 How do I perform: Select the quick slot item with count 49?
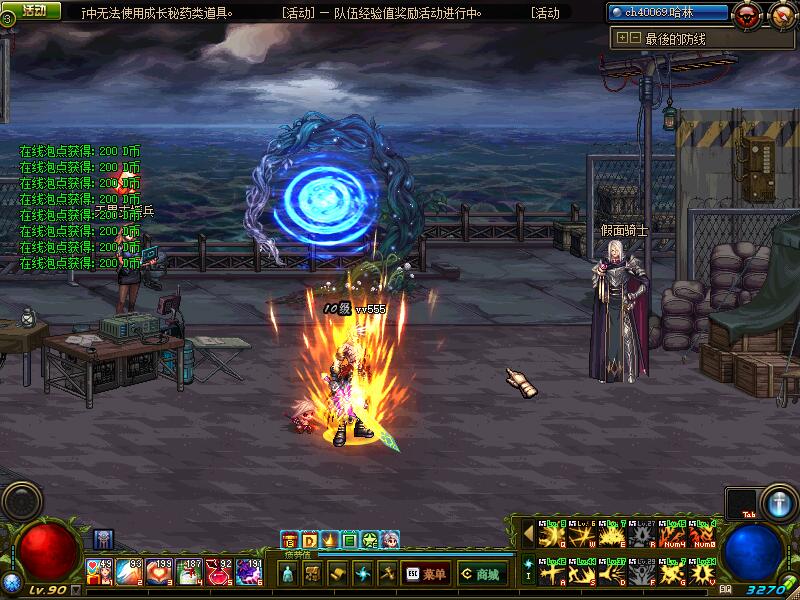pos(99,572)
